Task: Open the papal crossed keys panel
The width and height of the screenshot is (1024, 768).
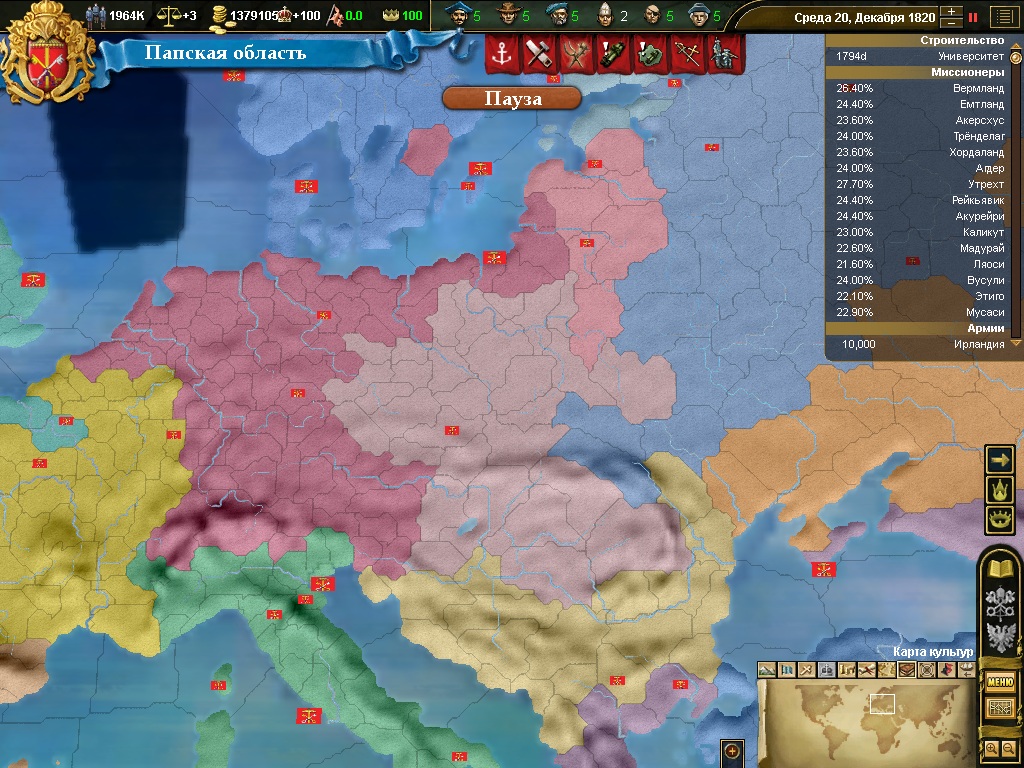Action: tap(1000, 603)
